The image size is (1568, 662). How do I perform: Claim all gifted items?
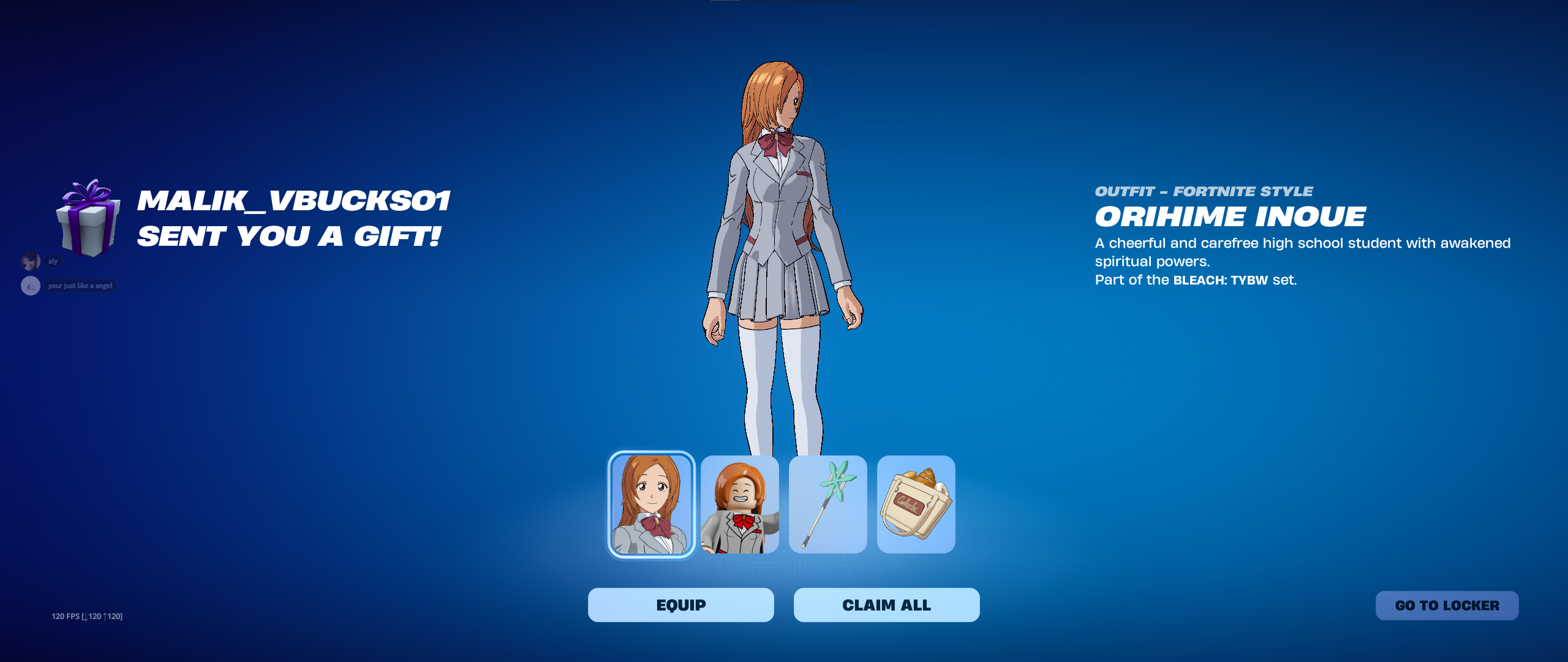point(886,605)
